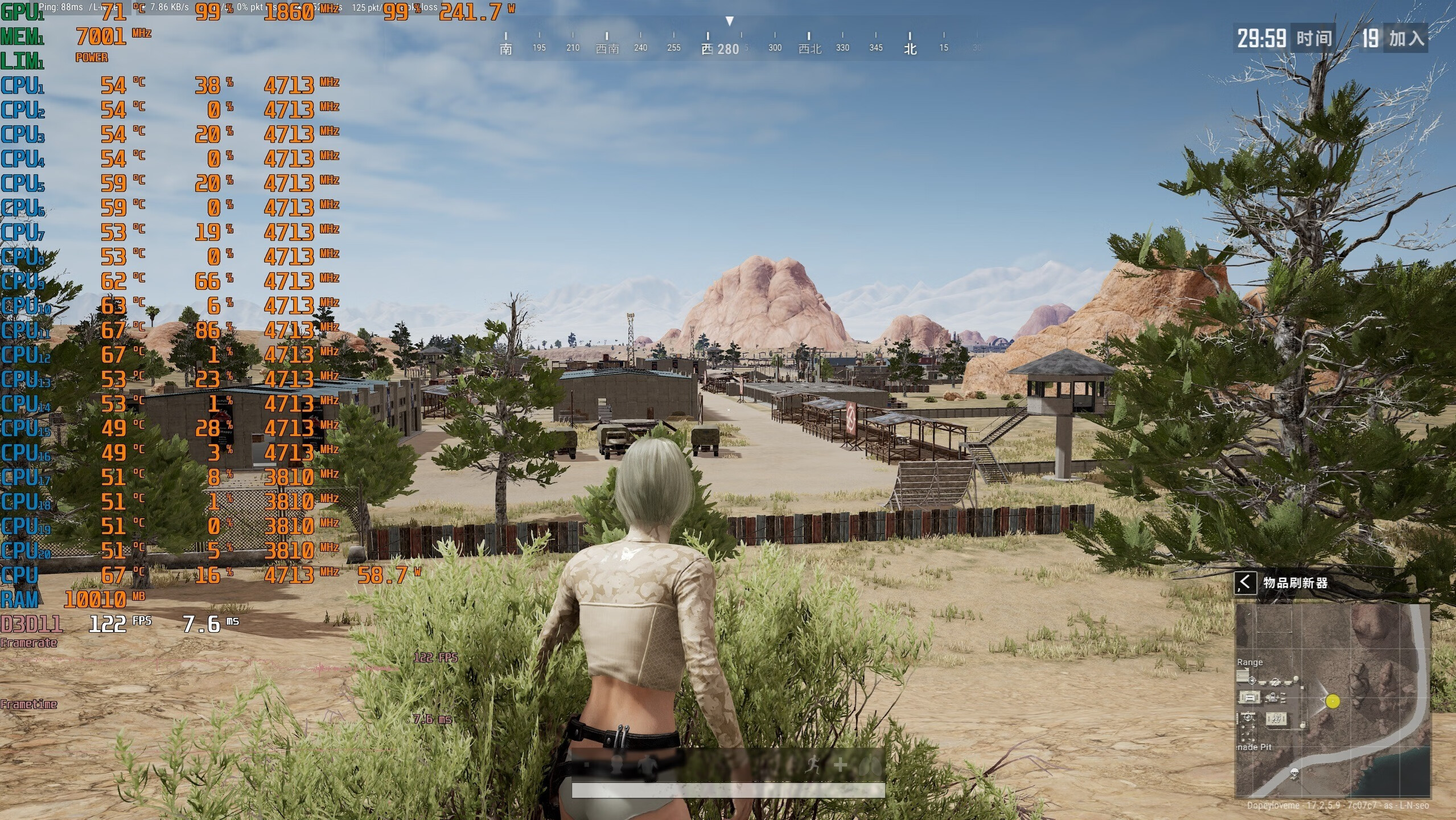This screenshot has width=1456, height=820.
Task: Open the 物品刷新器 item spawner panel
Action: pyautogui.click(x=1295, y=583)
